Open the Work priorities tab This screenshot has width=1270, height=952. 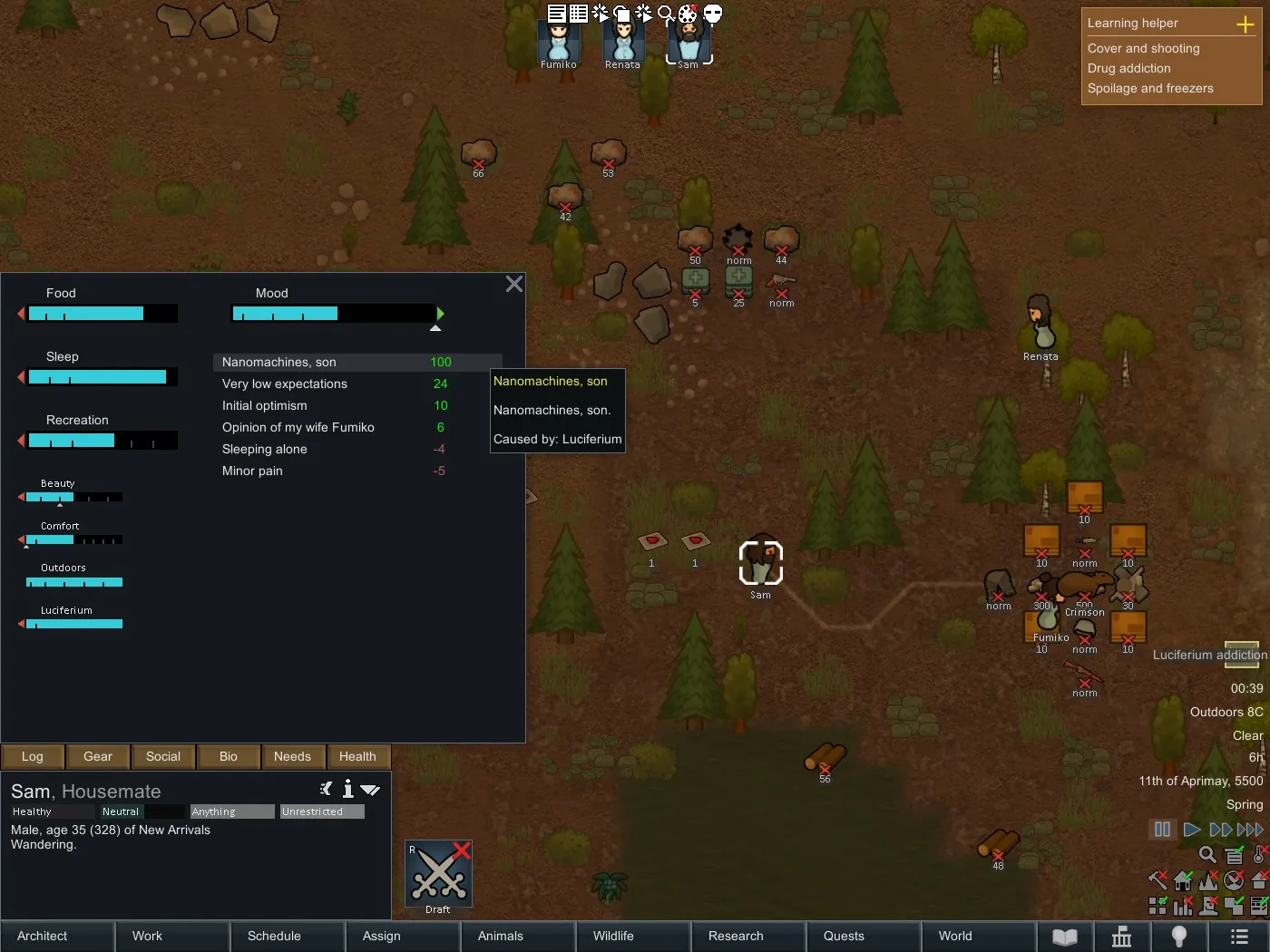coord(172,936)
